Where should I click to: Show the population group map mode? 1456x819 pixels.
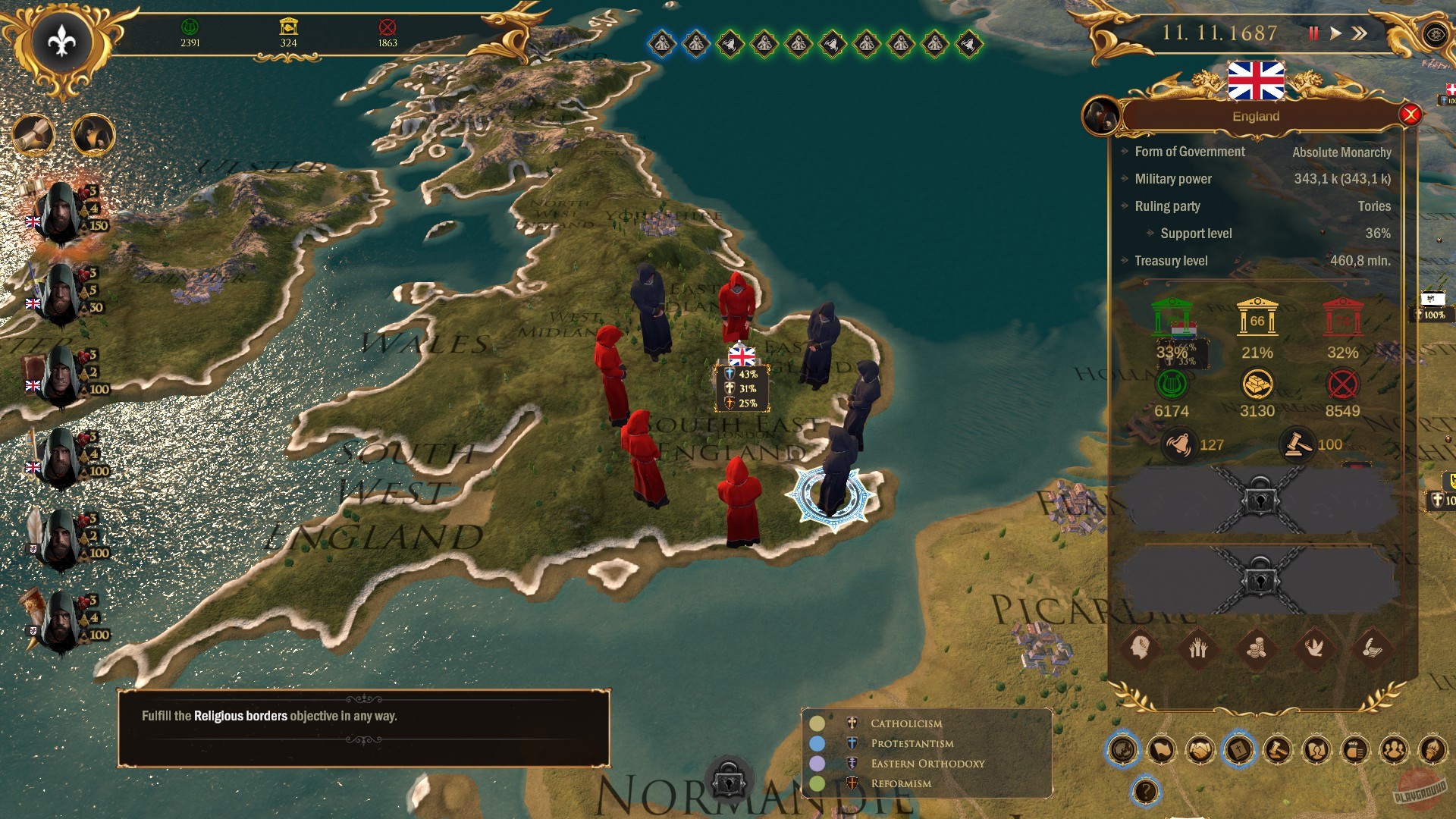[x=1394, y=751]
